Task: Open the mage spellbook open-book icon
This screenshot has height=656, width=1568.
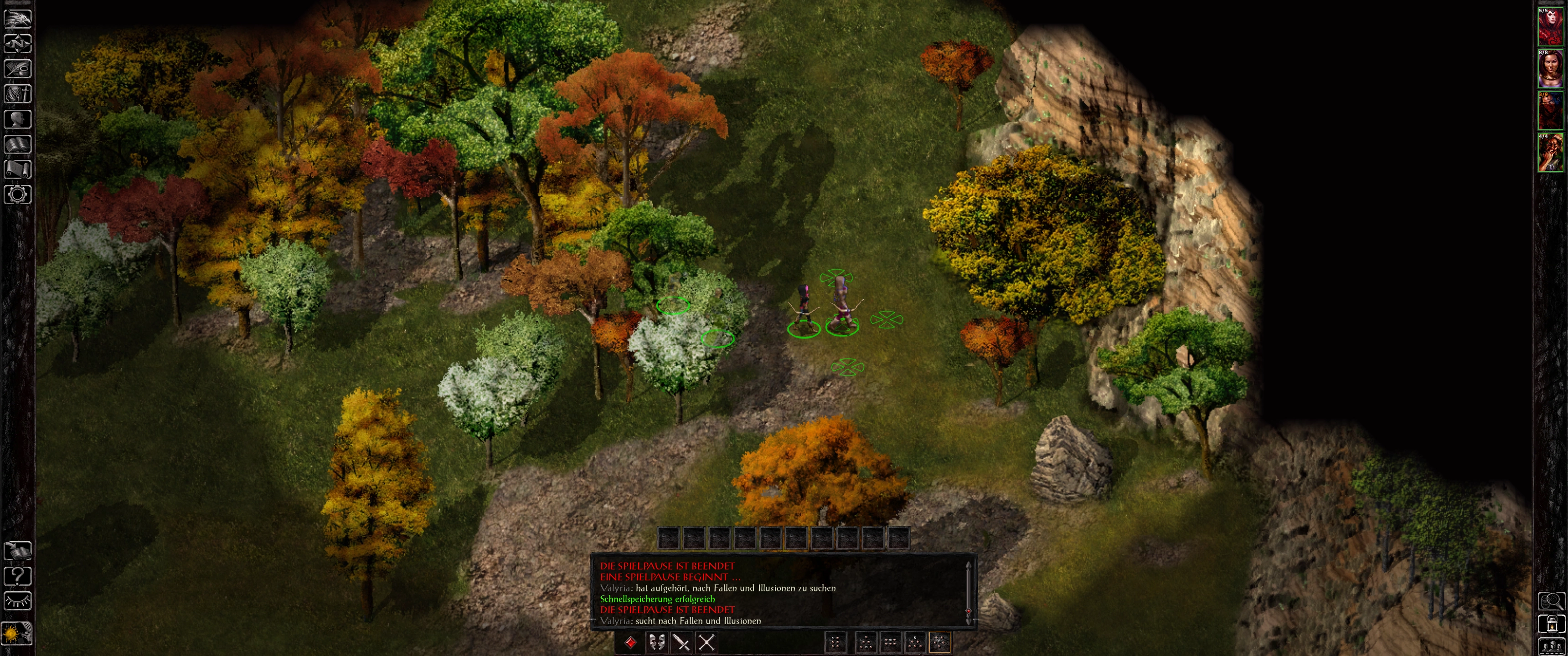Action: point(18,144)
